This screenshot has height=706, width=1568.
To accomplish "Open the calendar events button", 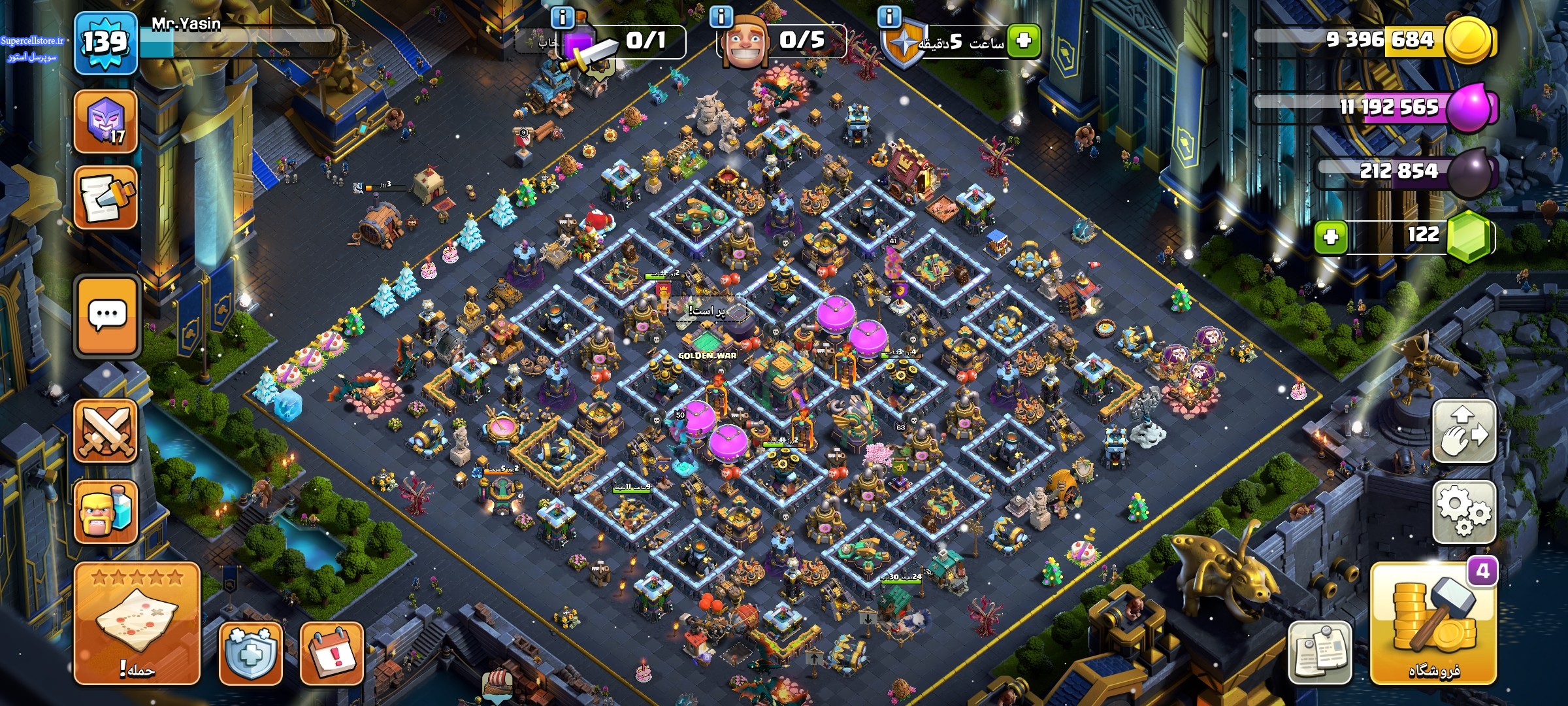I will 331,652.
